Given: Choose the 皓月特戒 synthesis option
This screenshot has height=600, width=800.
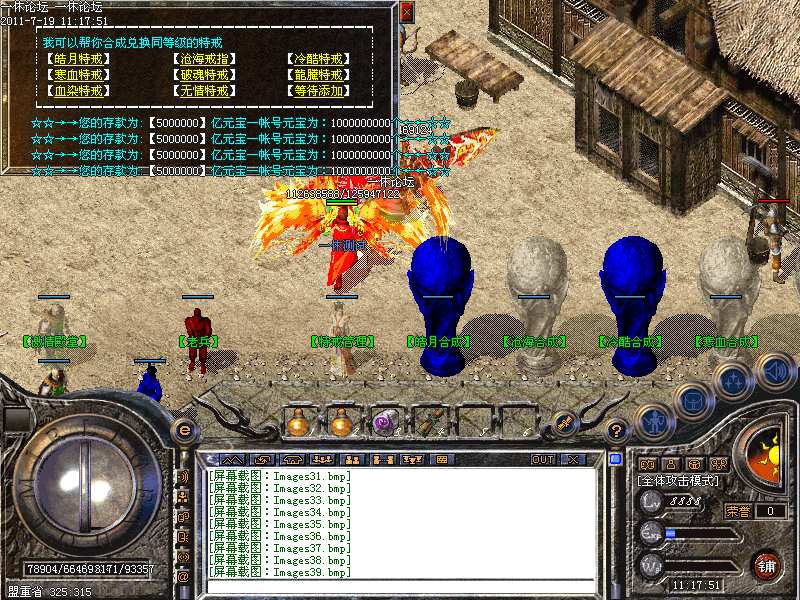Looking at the screenshot, I should [x=78, y=59].
